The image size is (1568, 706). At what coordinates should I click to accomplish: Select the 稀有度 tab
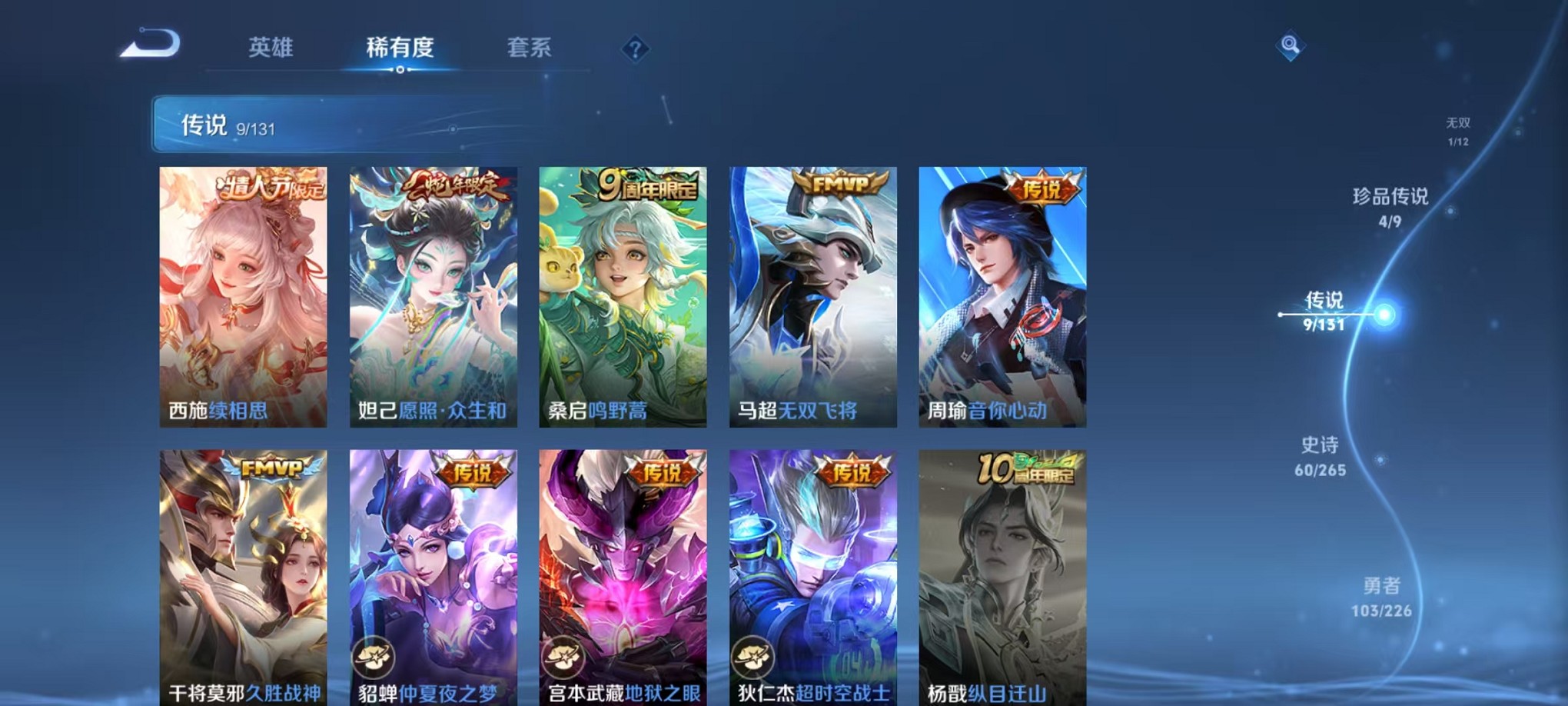[399, 48]
